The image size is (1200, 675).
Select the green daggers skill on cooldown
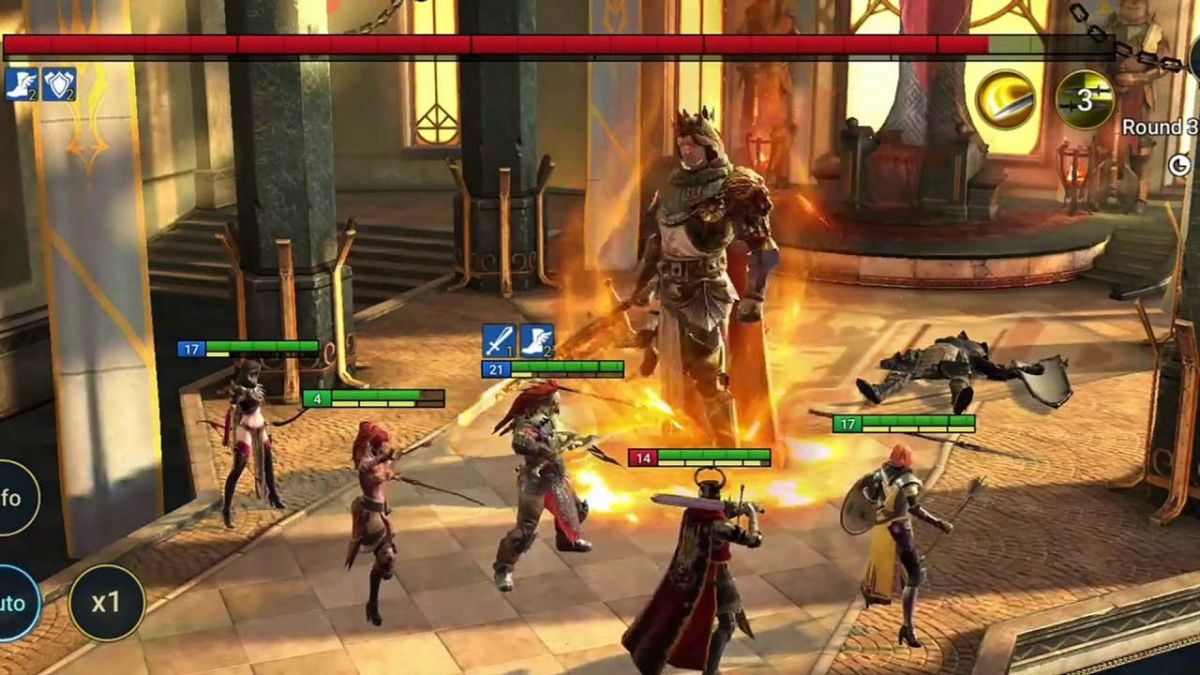pyautogui.click(x=1085, y=100)
